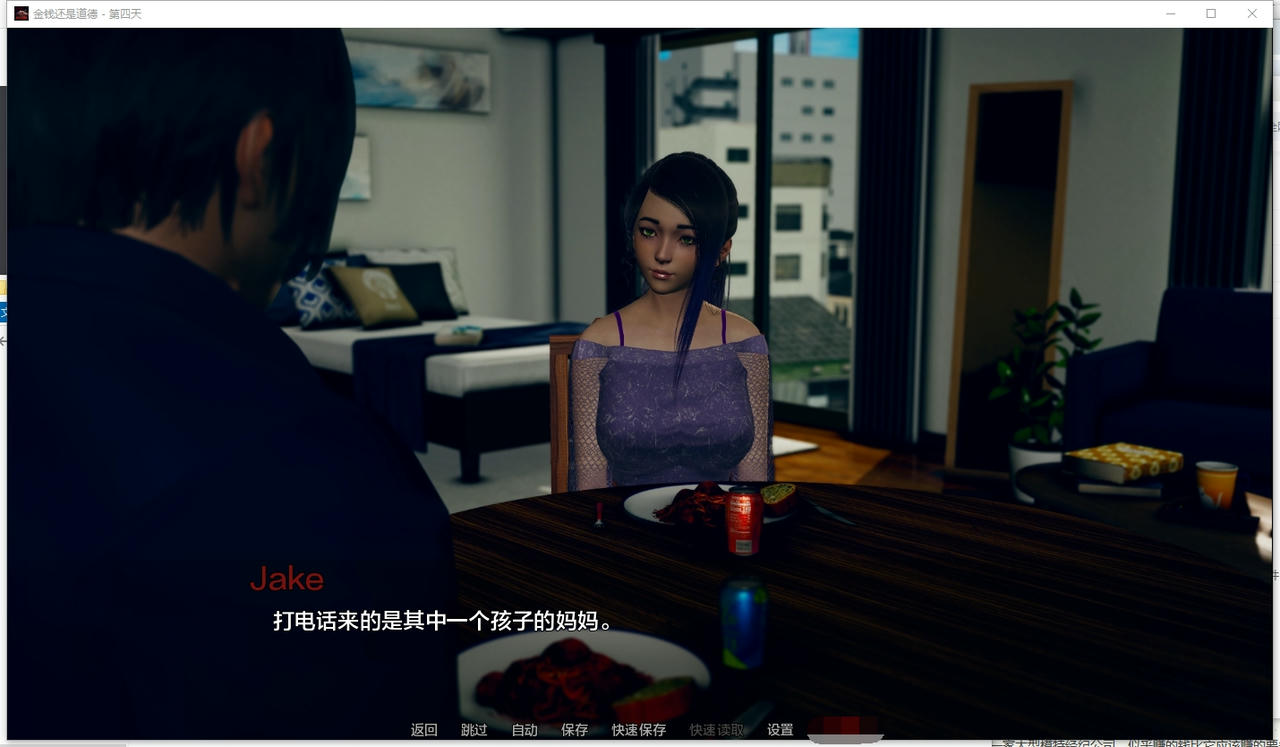Click the dialogue text to advance
Viewport: 1280px width, 747px height.
click(440, 620)
